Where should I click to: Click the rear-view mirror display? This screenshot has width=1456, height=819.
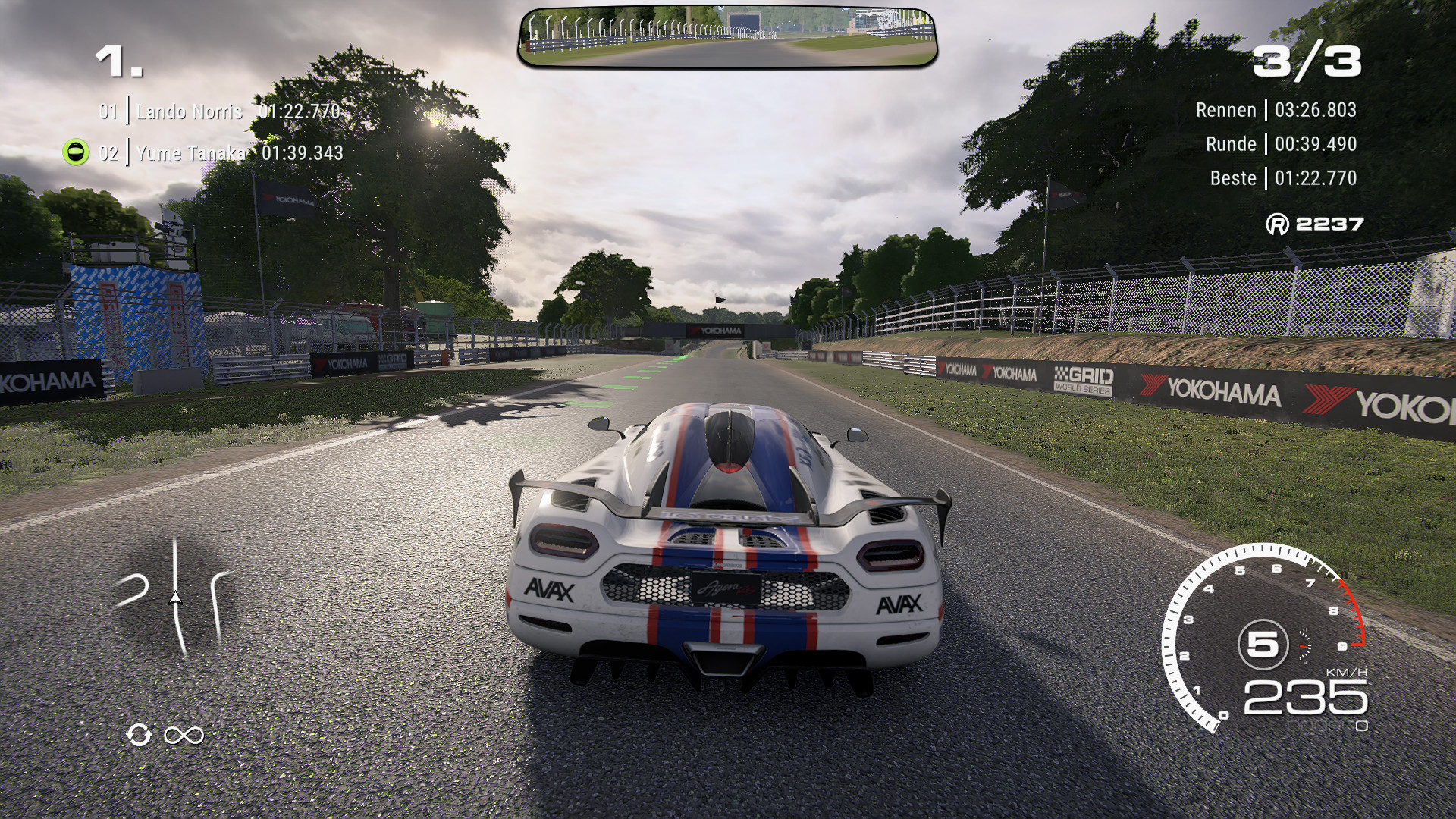point(728,37)
